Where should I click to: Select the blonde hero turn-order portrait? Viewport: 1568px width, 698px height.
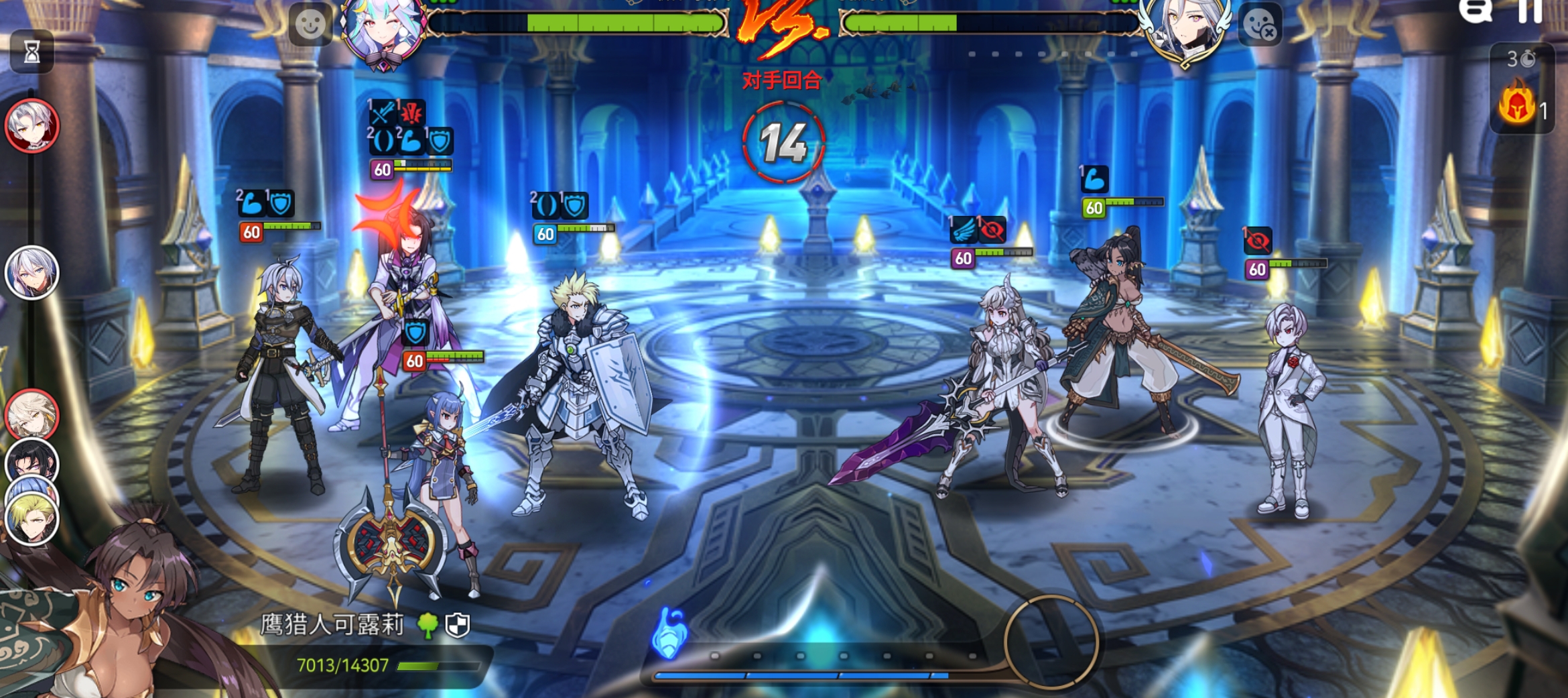tap(32, 519)
